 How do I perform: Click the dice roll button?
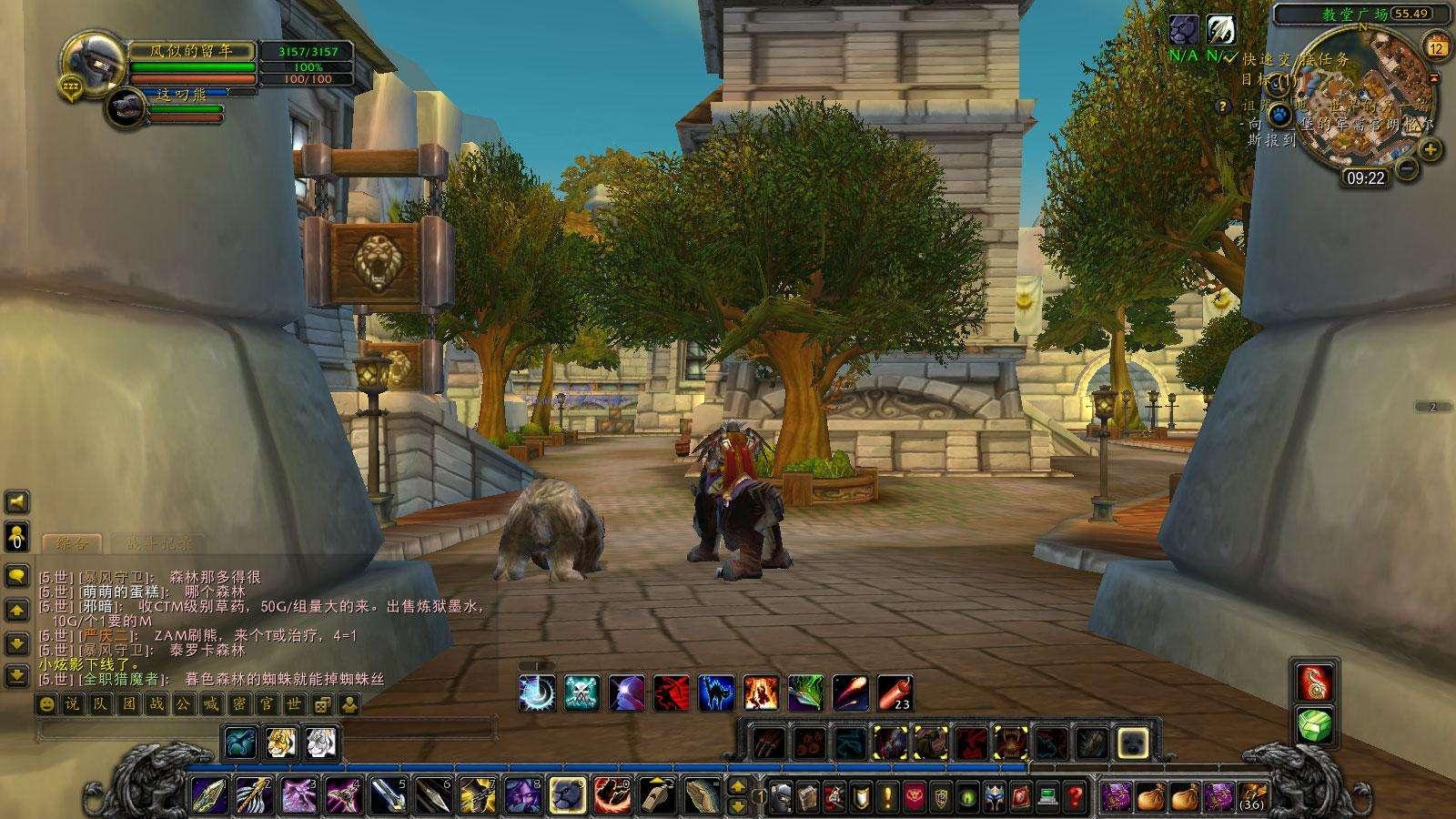coord(320,703)
